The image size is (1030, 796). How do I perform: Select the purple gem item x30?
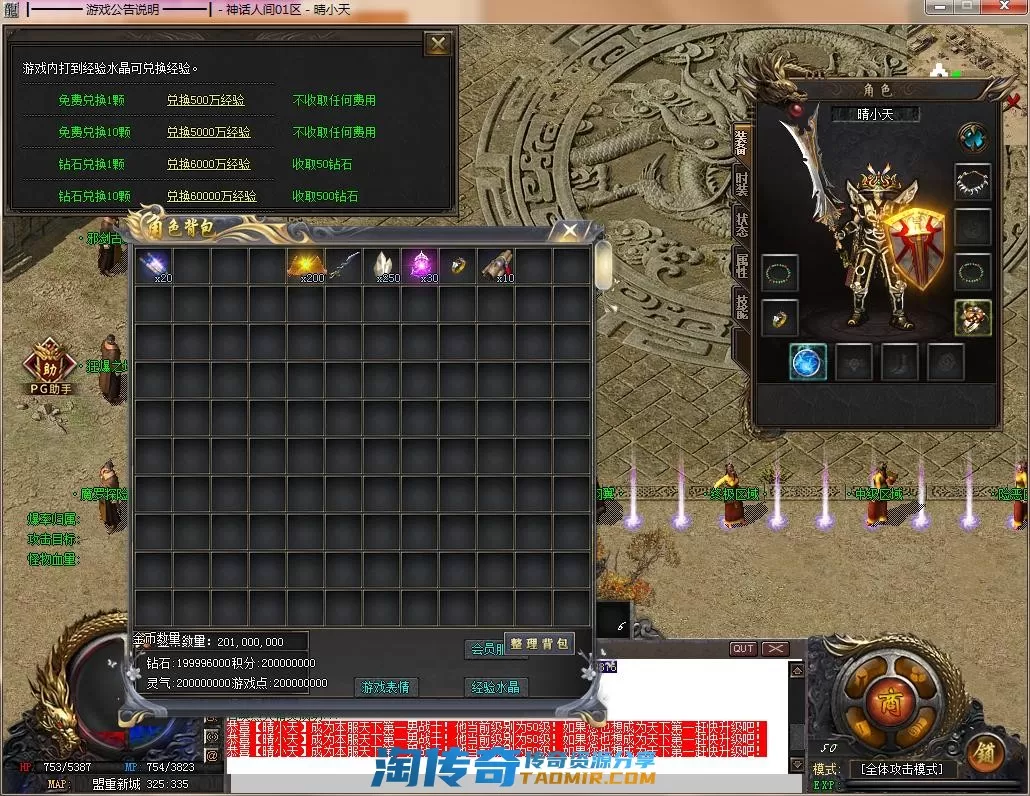pyautogui.click(x=420, y=266)
